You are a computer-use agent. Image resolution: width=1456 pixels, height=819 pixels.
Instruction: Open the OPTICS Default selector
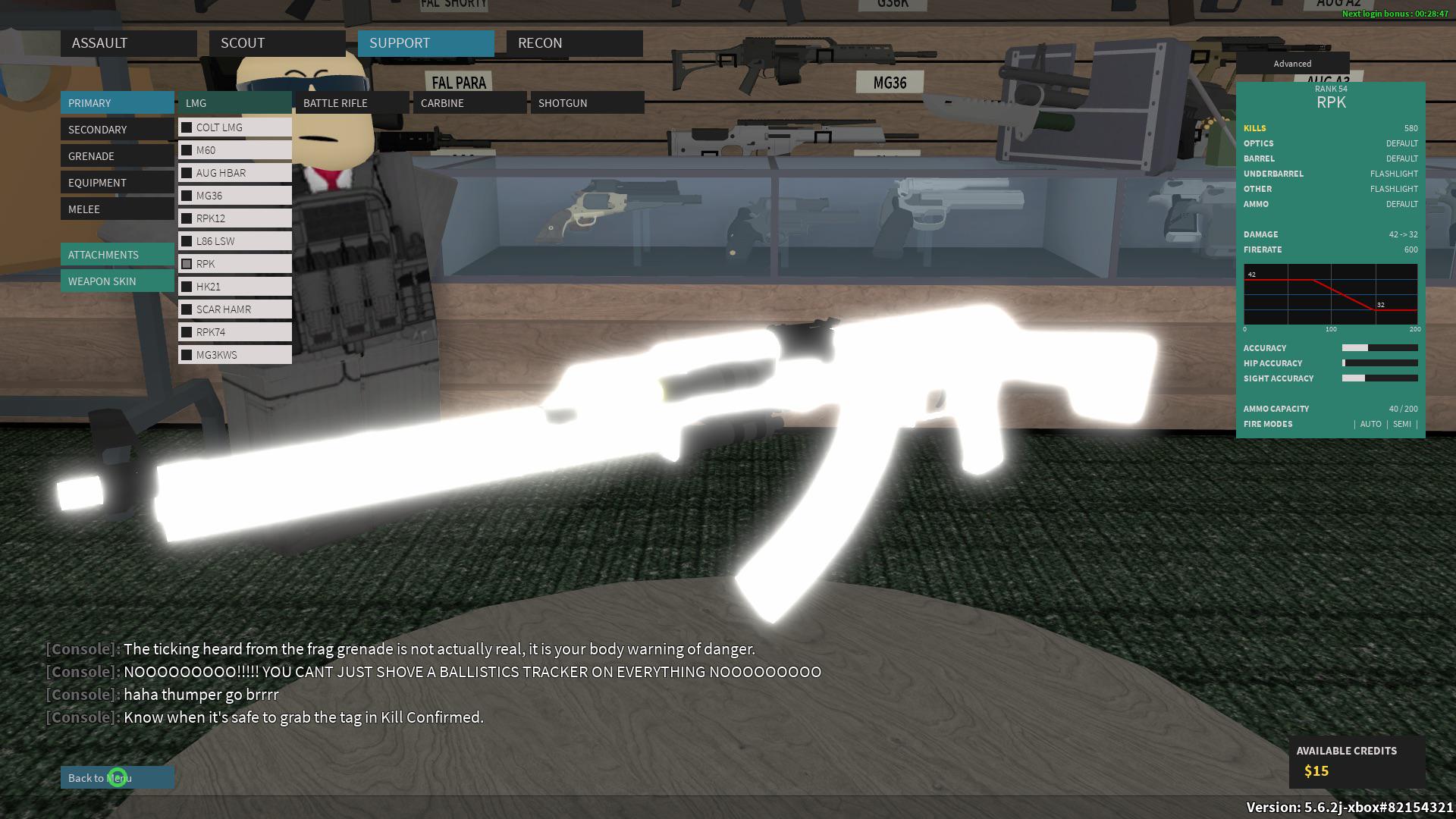pyautogui.click(x=1401, y=143)
